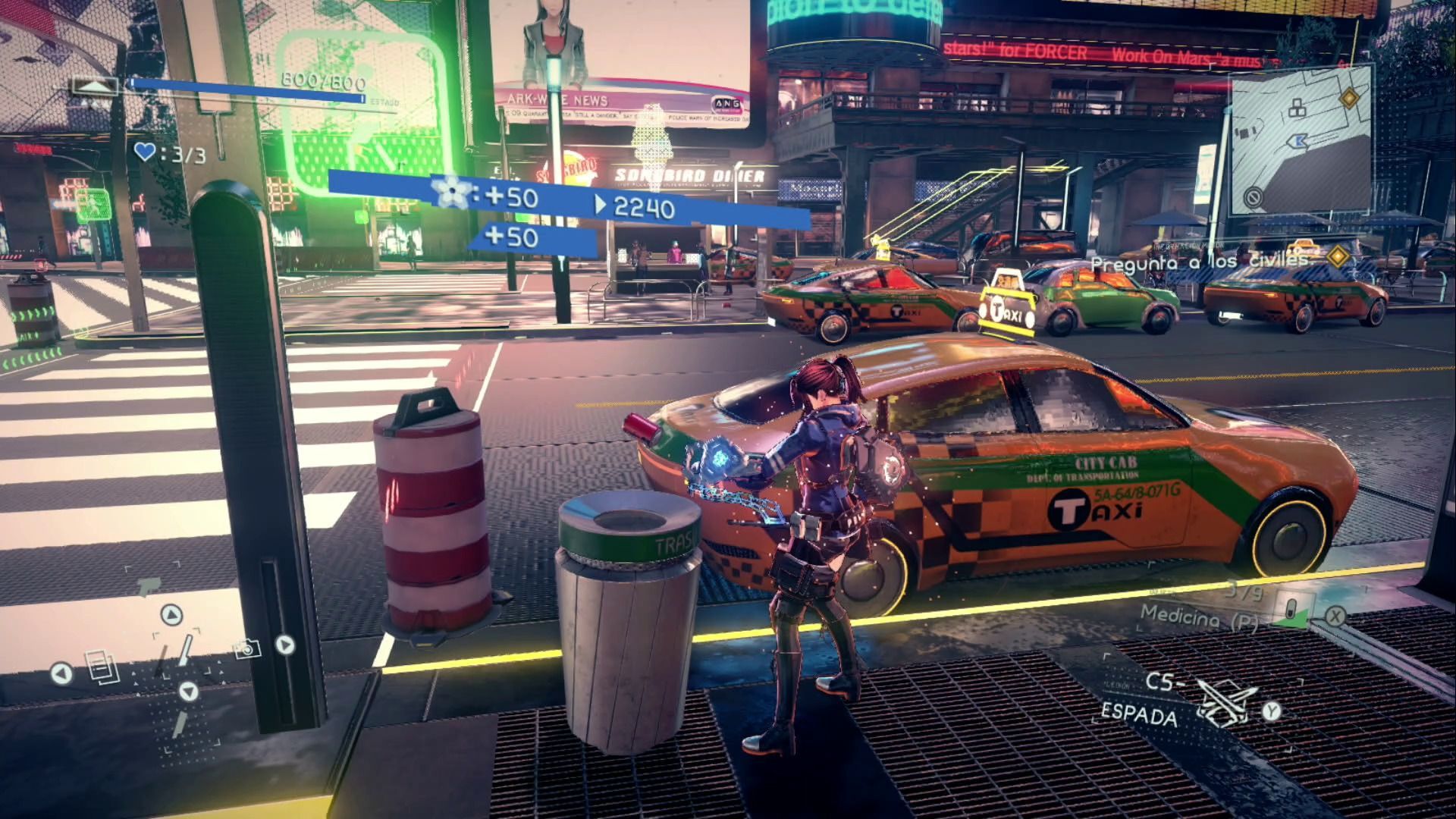Open the notebook files shortcut icon
The width and height of the screenshot is (1456, 819).
(102, 667)
